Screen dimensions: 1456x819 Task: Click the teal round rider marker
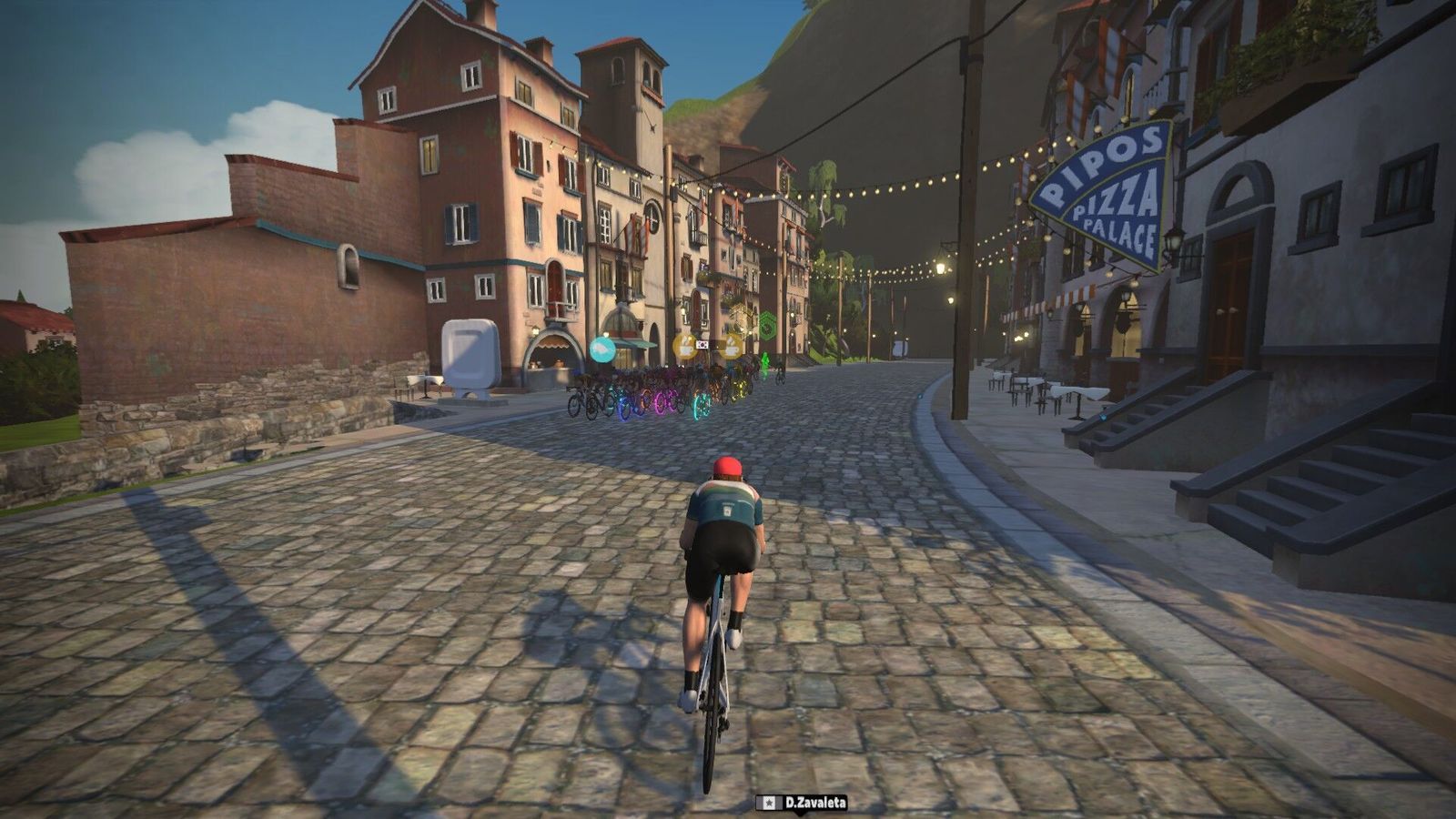(602, 349)
